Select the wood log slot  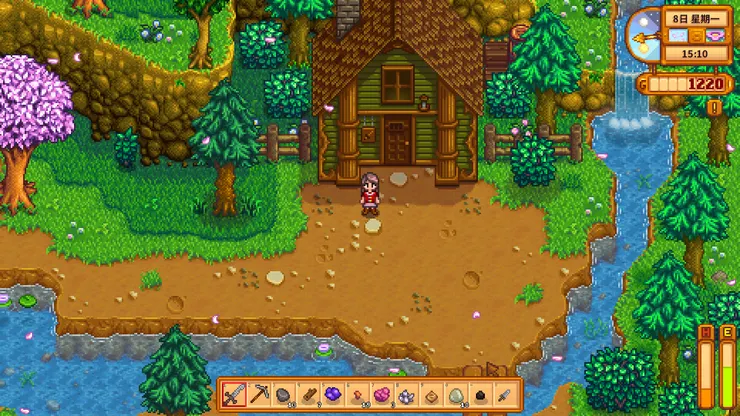(x=308, y=394)
